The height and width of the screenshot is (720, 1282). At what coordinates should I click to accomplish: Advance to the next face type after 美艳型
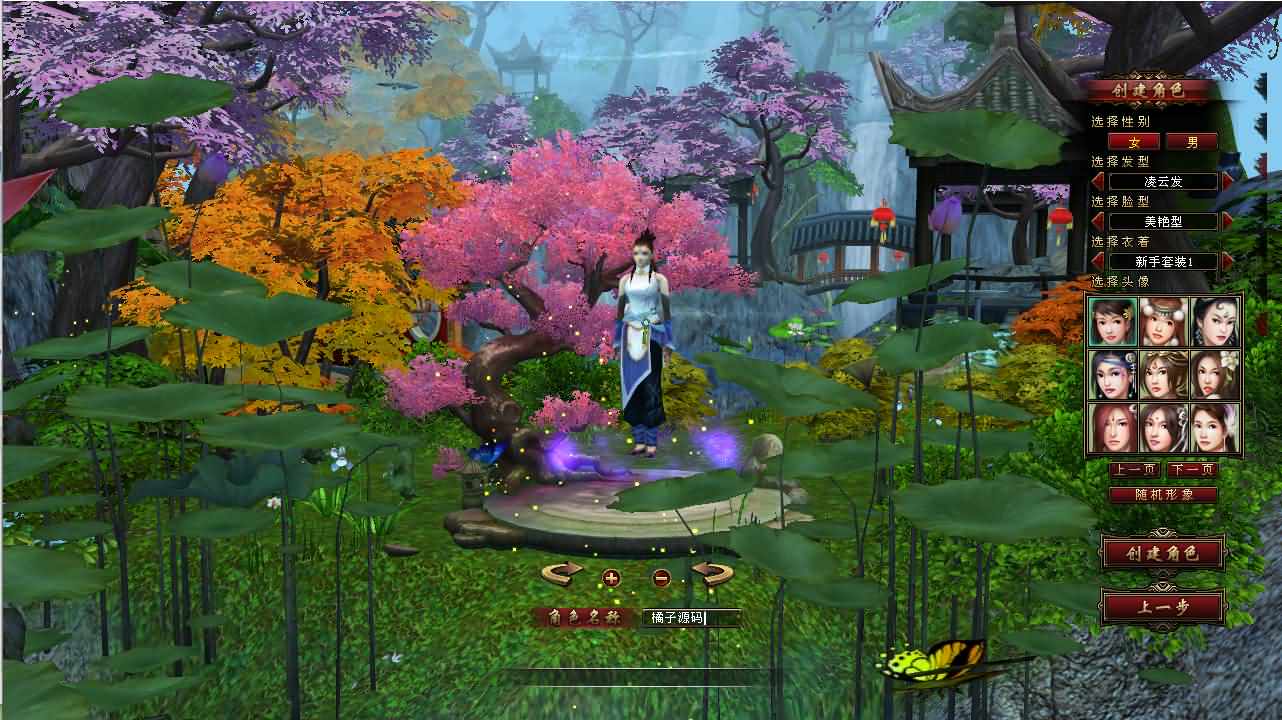pyautogui.click(x=1226, y=221)
